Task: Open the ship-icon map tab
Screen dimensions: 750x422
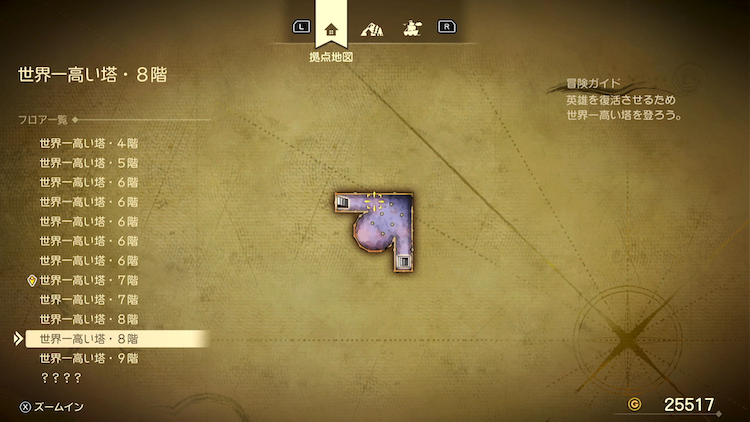Action: tap(410, 28)
